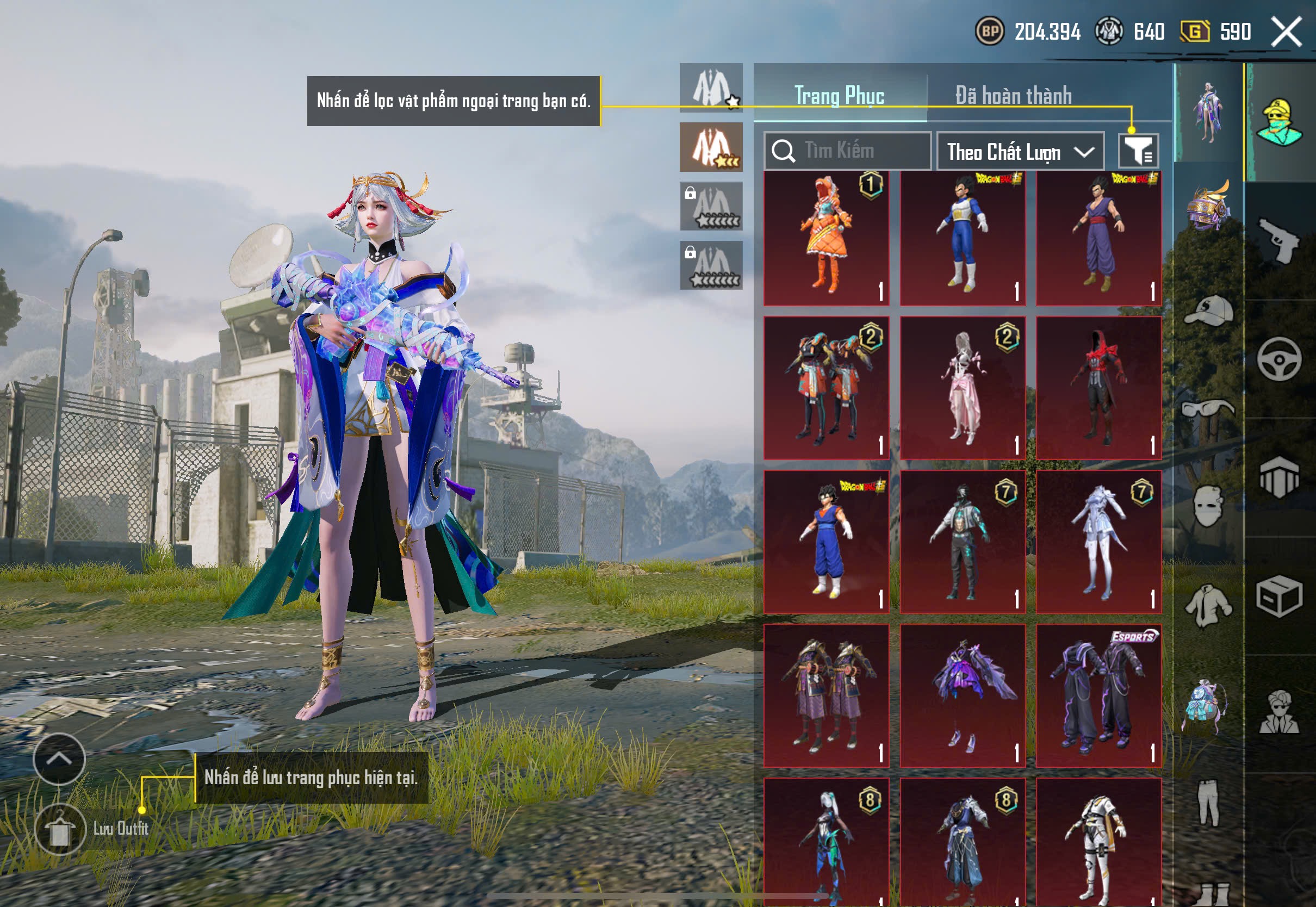Image resolution: width=1316 pixels, height=907 pixels.
Task: Open the sunglasses eyewear category
Action: point(1209,408)
